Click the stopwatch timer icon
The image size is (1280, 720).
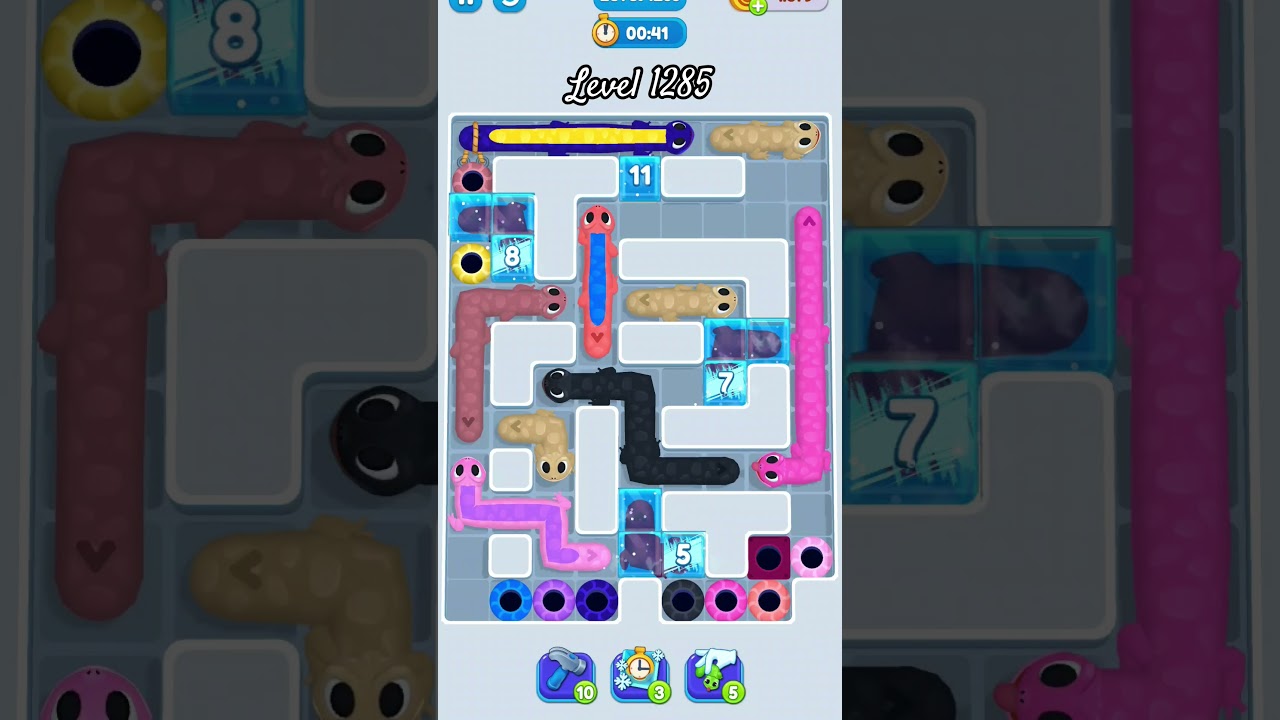click(x=604, y=32)
